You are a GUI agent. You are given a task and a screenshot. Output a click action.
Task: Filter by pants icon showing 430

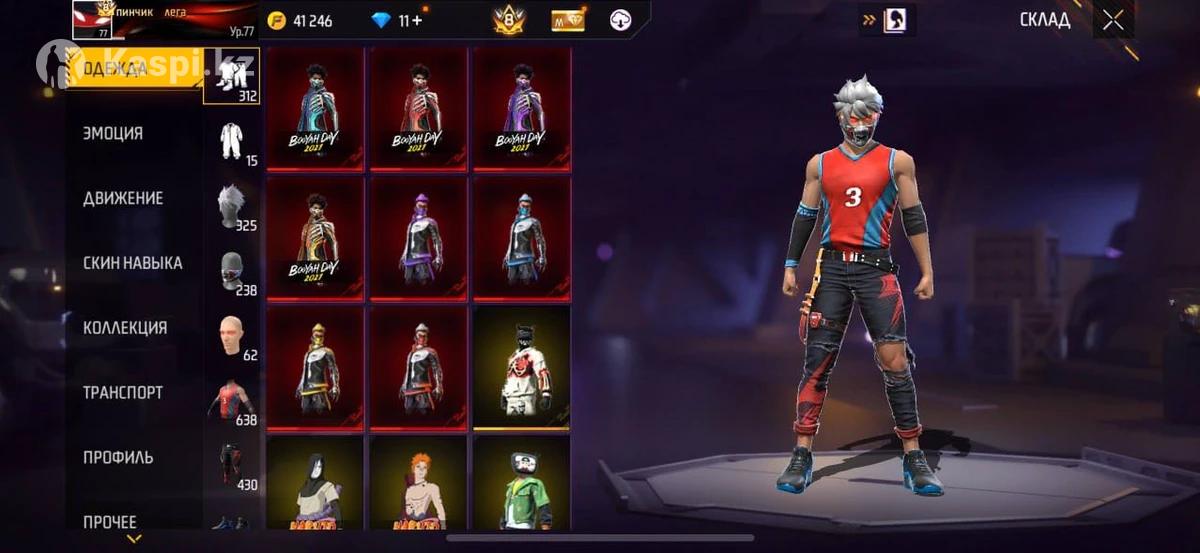[232, 465]
